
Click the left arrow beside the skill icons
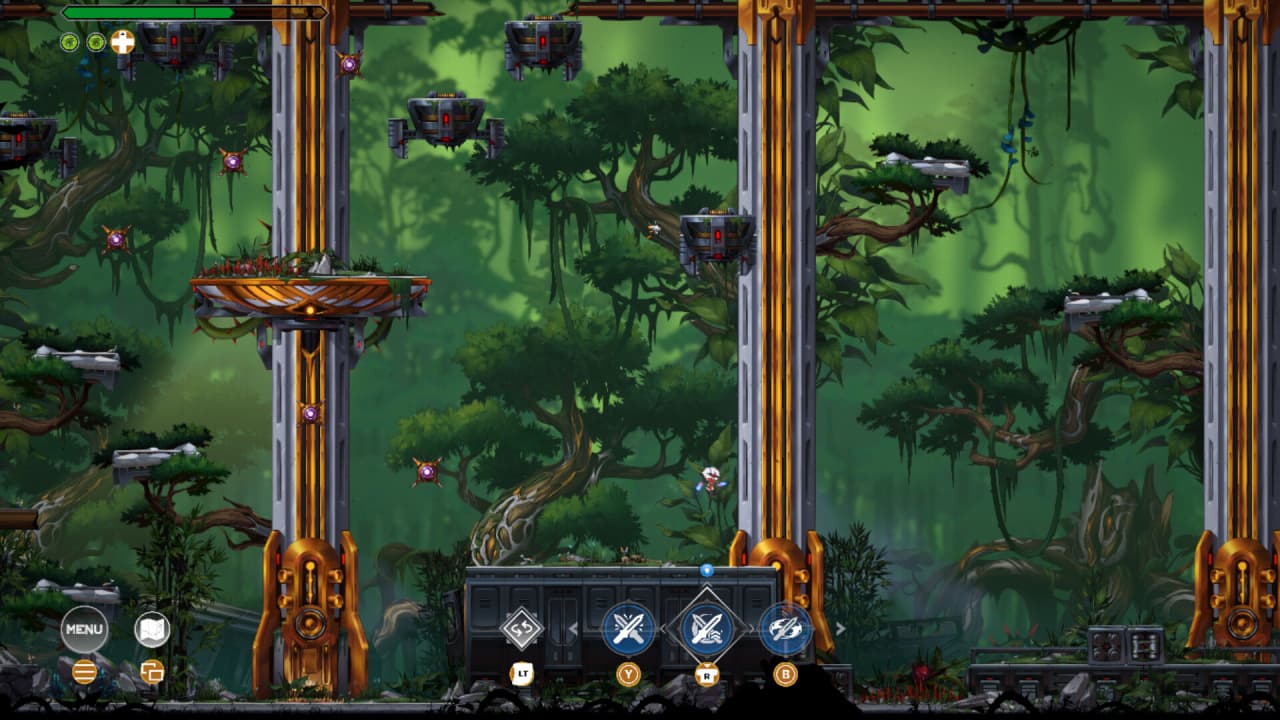coord(574,629)
